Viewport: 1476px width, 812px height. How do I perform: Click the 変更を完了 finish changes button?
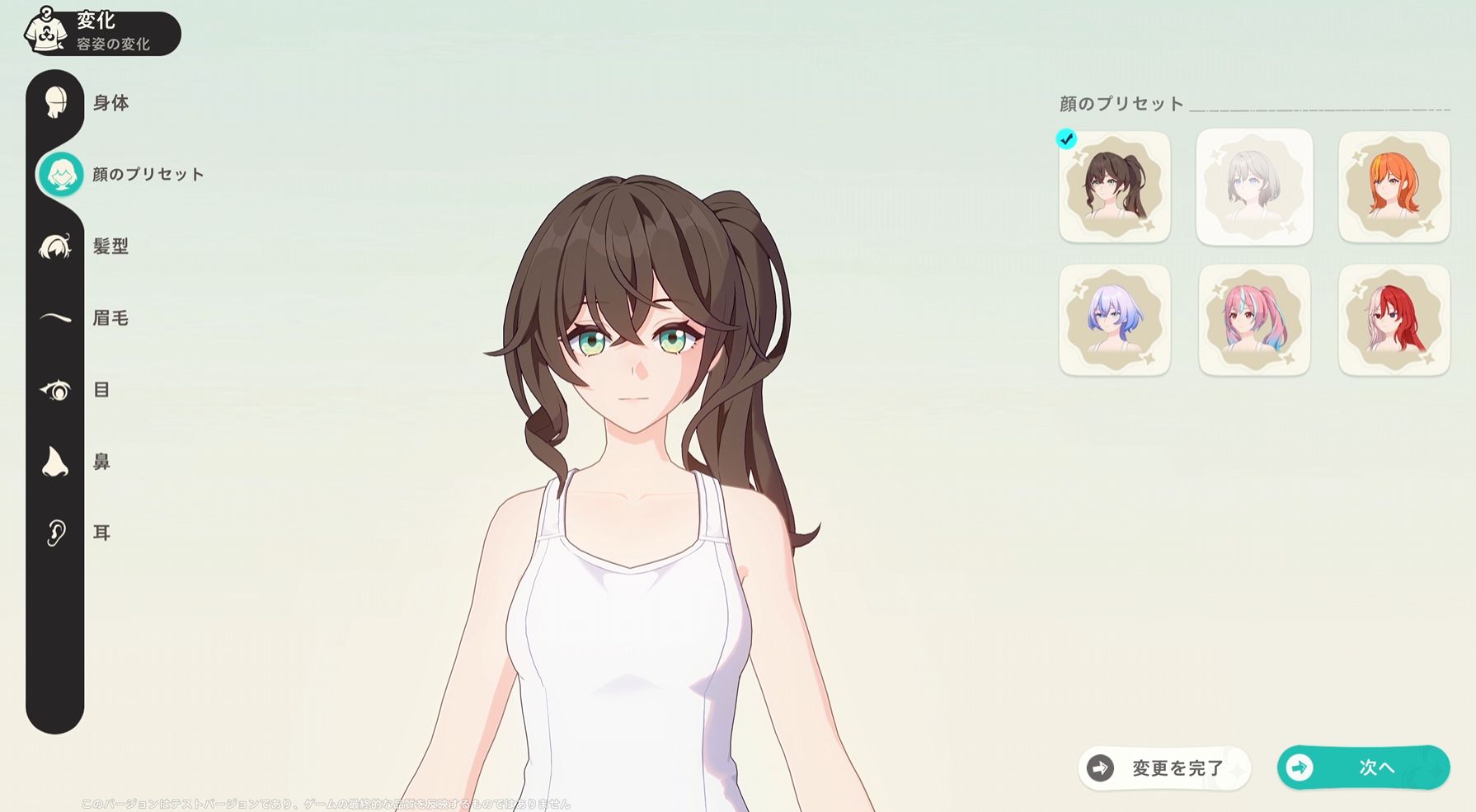[x=1164, y=768]
